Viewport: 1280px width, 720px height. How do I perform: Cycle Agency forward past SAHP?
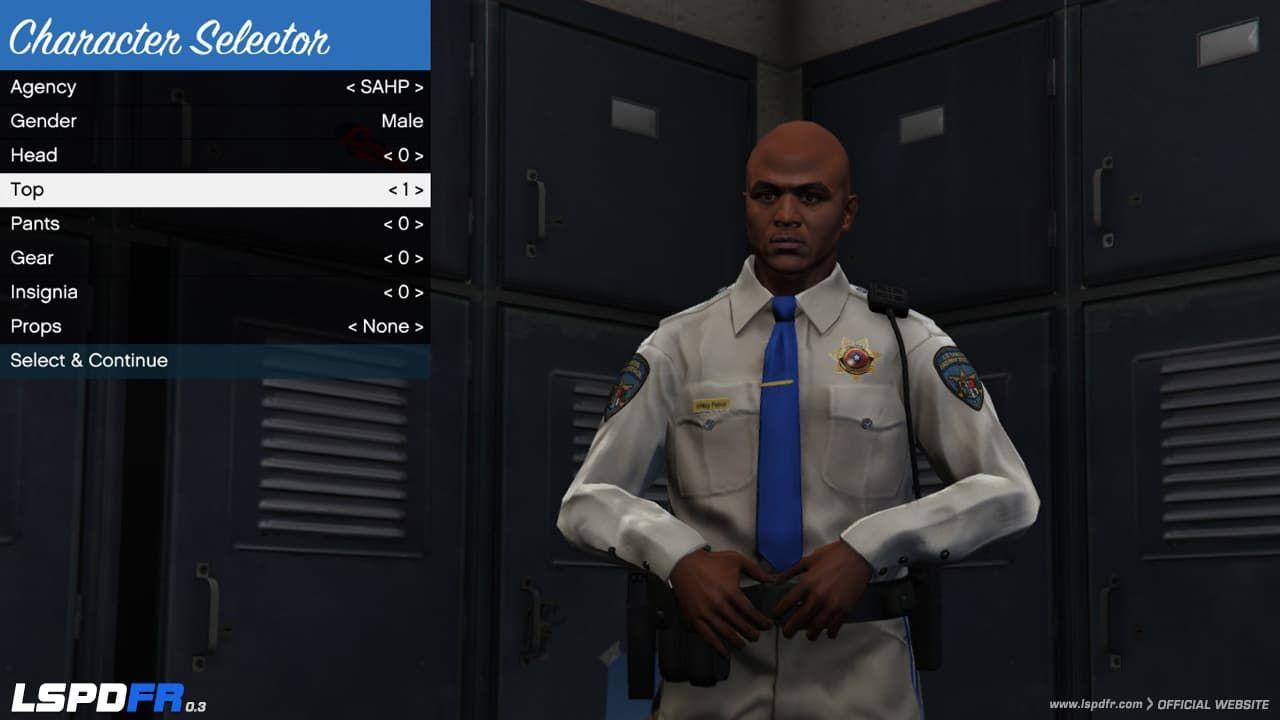click(418, 87)
